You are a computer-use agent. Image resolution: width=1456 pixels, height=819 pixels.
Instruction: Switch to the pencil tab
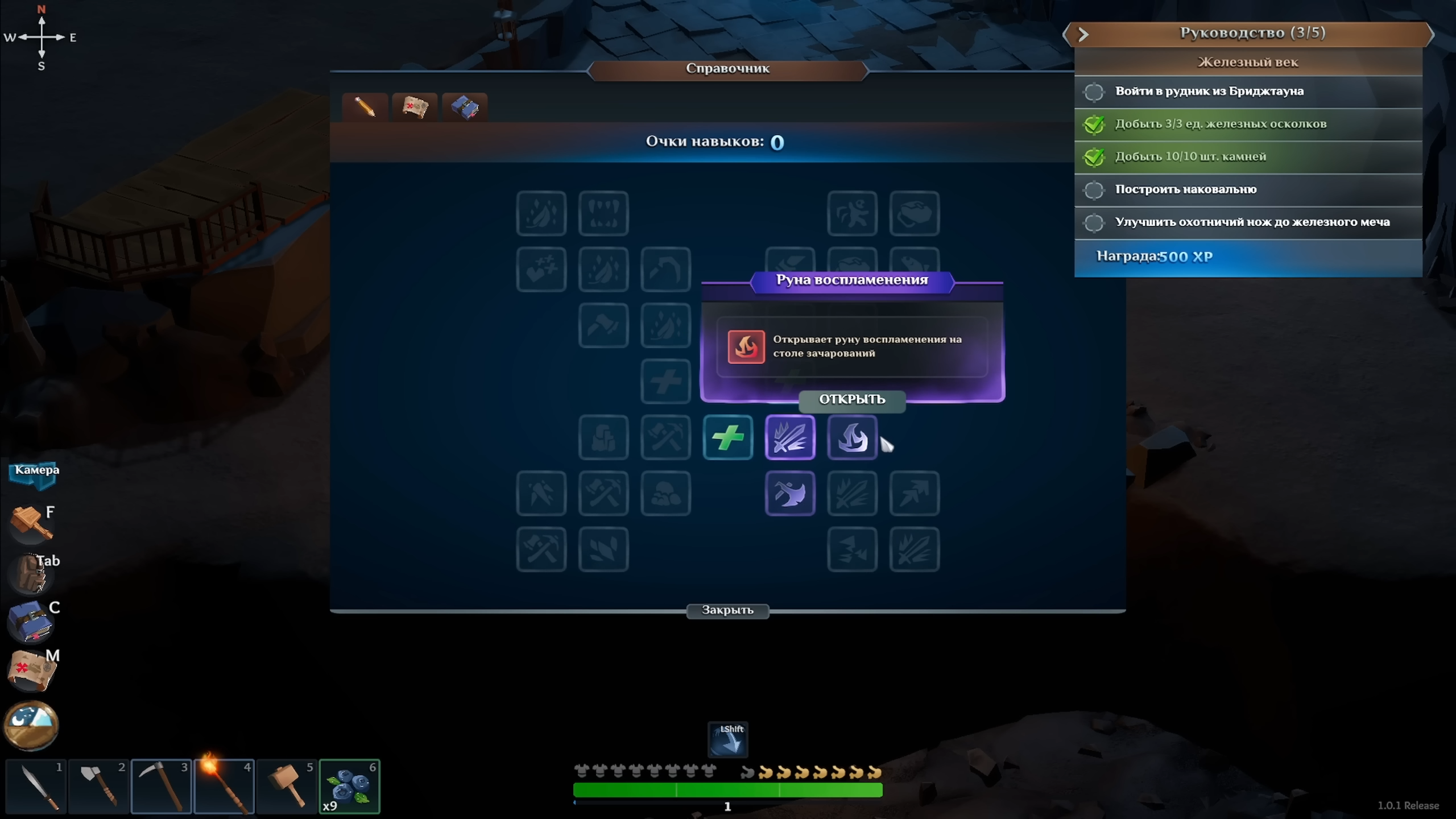[x=365, y=107]
